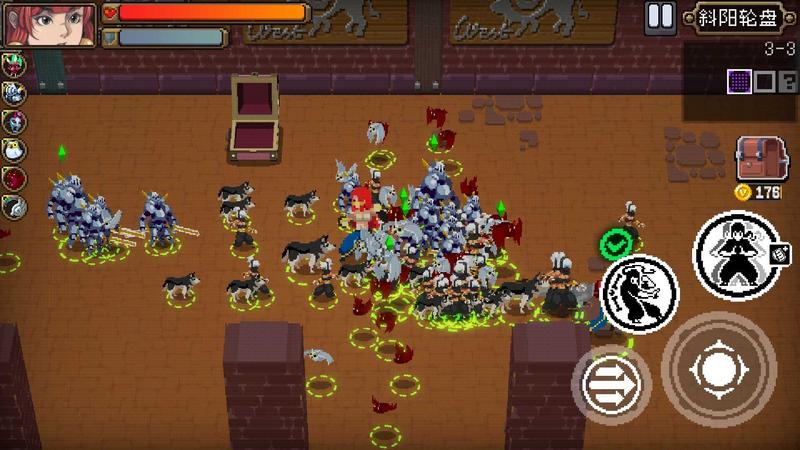Click the purple room minimap tile
This screenshot has width=800, height=450.
739,82
